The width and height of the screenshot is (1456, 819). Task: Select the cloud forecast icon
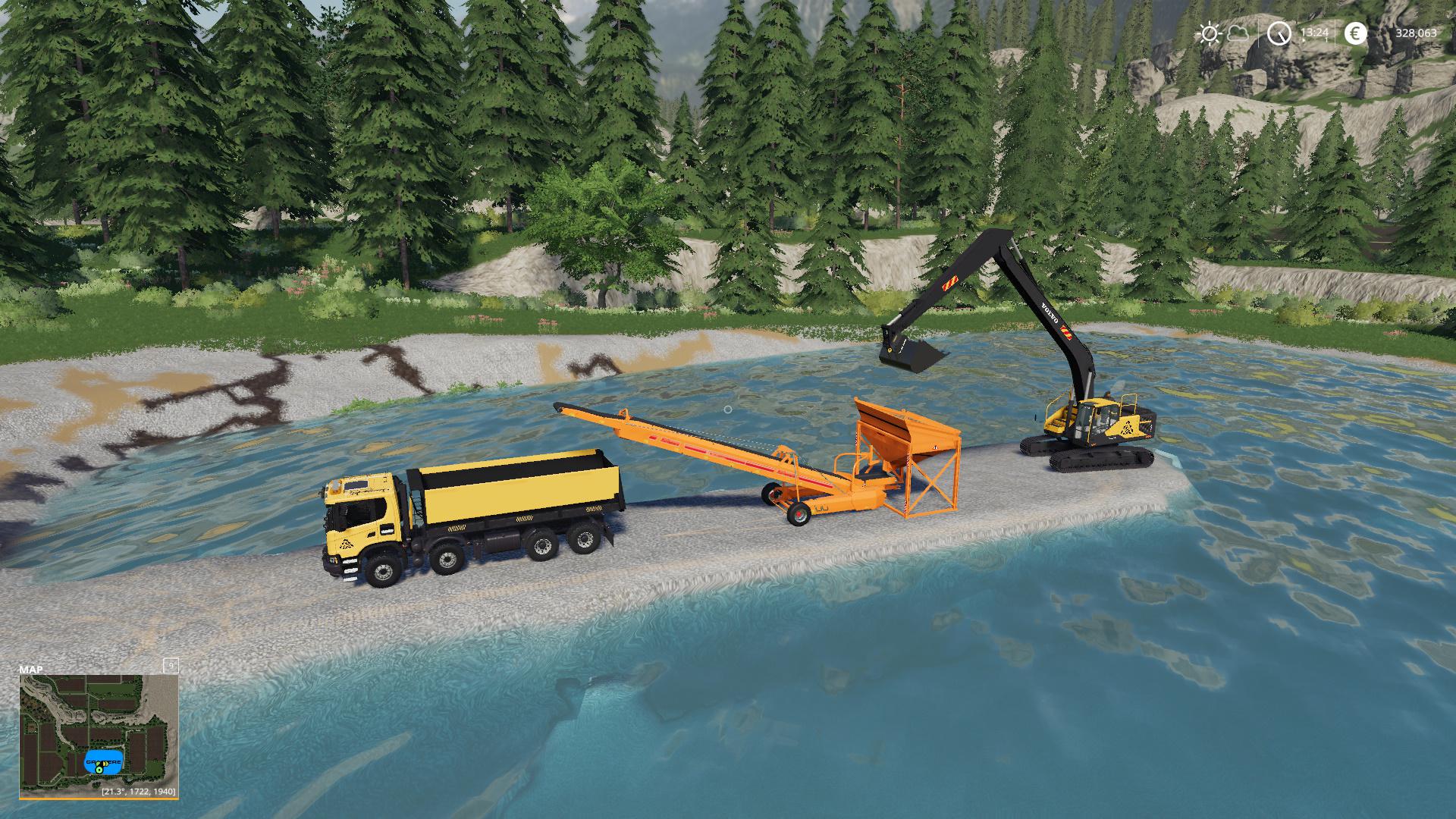[x=1238, y=33]
